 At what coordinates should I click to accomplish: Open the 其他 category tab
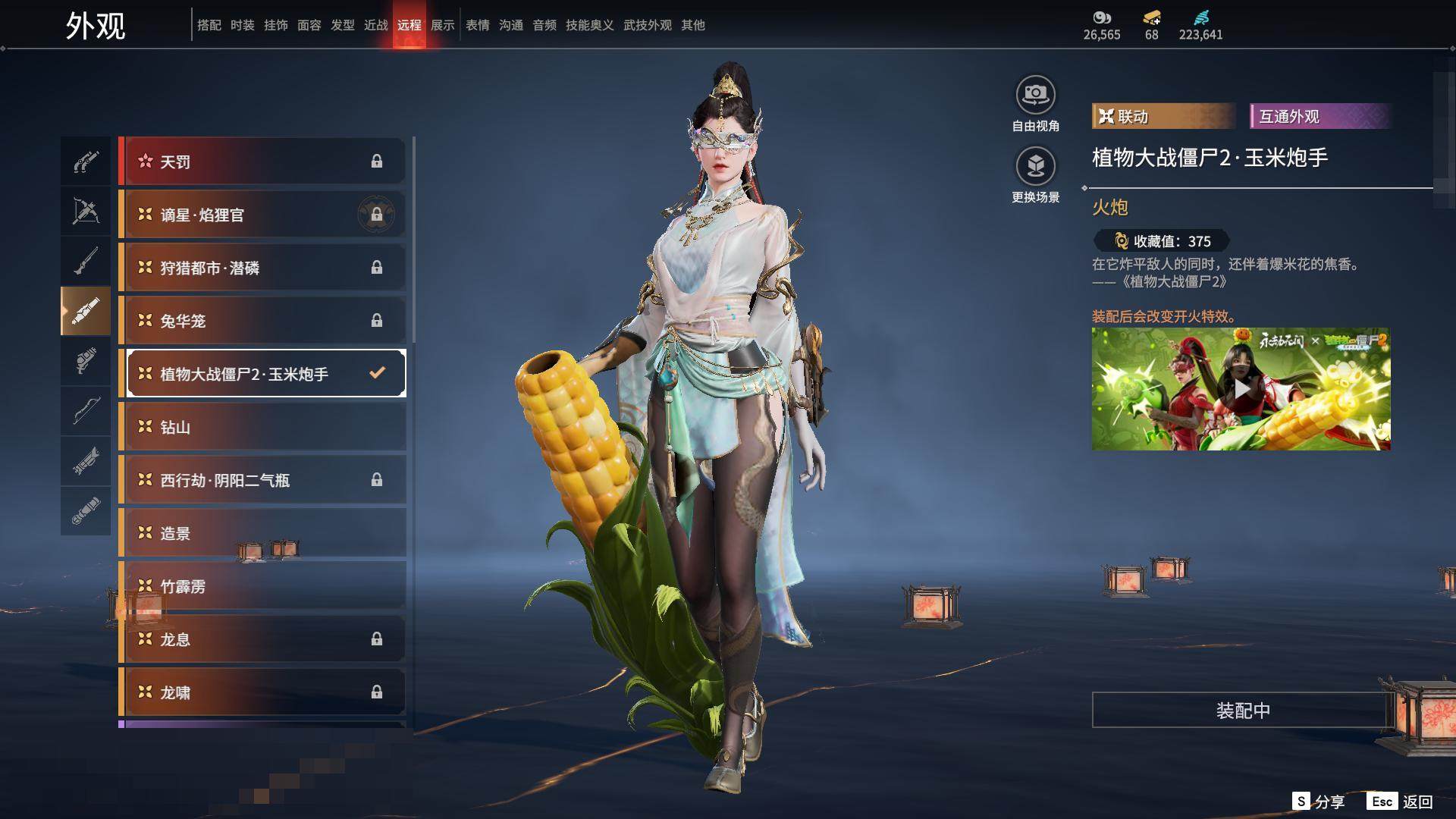693,25
